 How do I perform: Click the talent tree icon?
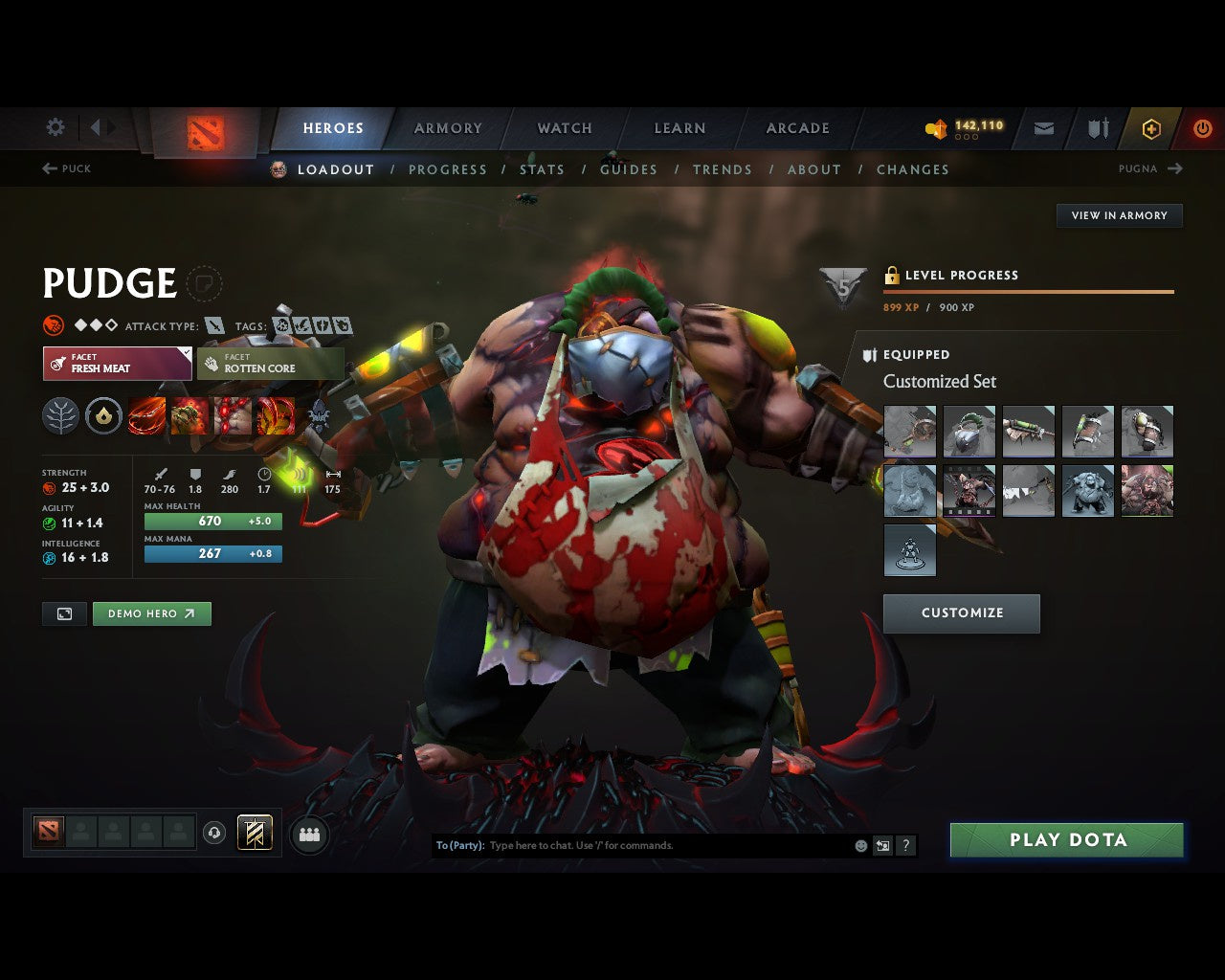click(61, 415)
